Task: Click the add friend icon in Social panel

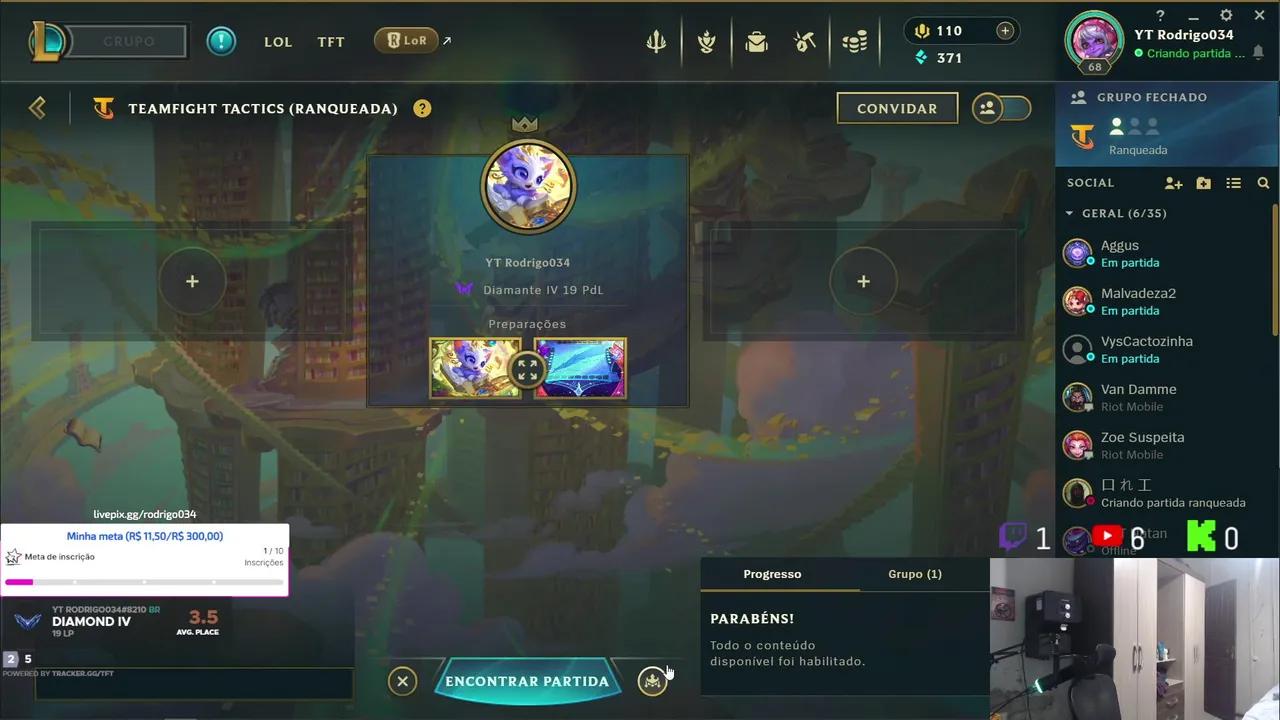Action: pyautogui.click(x=1173, y=183)
